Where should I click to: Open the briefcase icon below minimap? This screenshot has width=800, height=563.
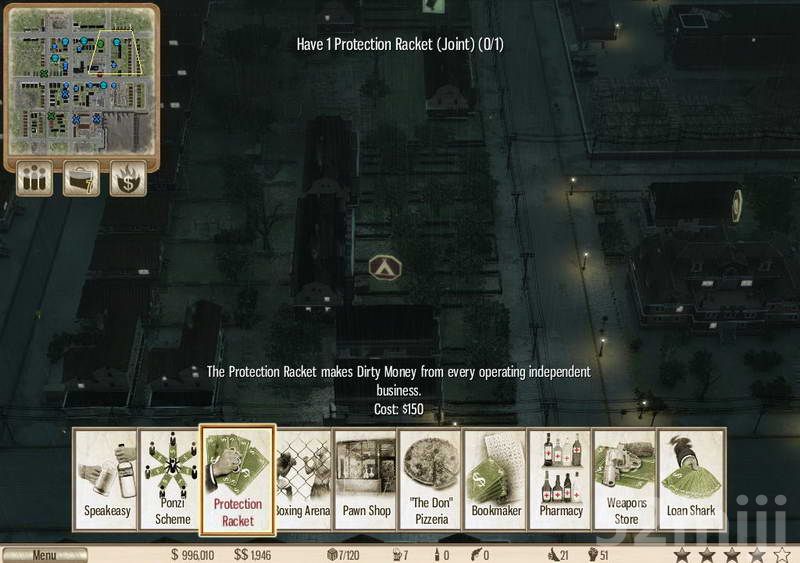82,178
